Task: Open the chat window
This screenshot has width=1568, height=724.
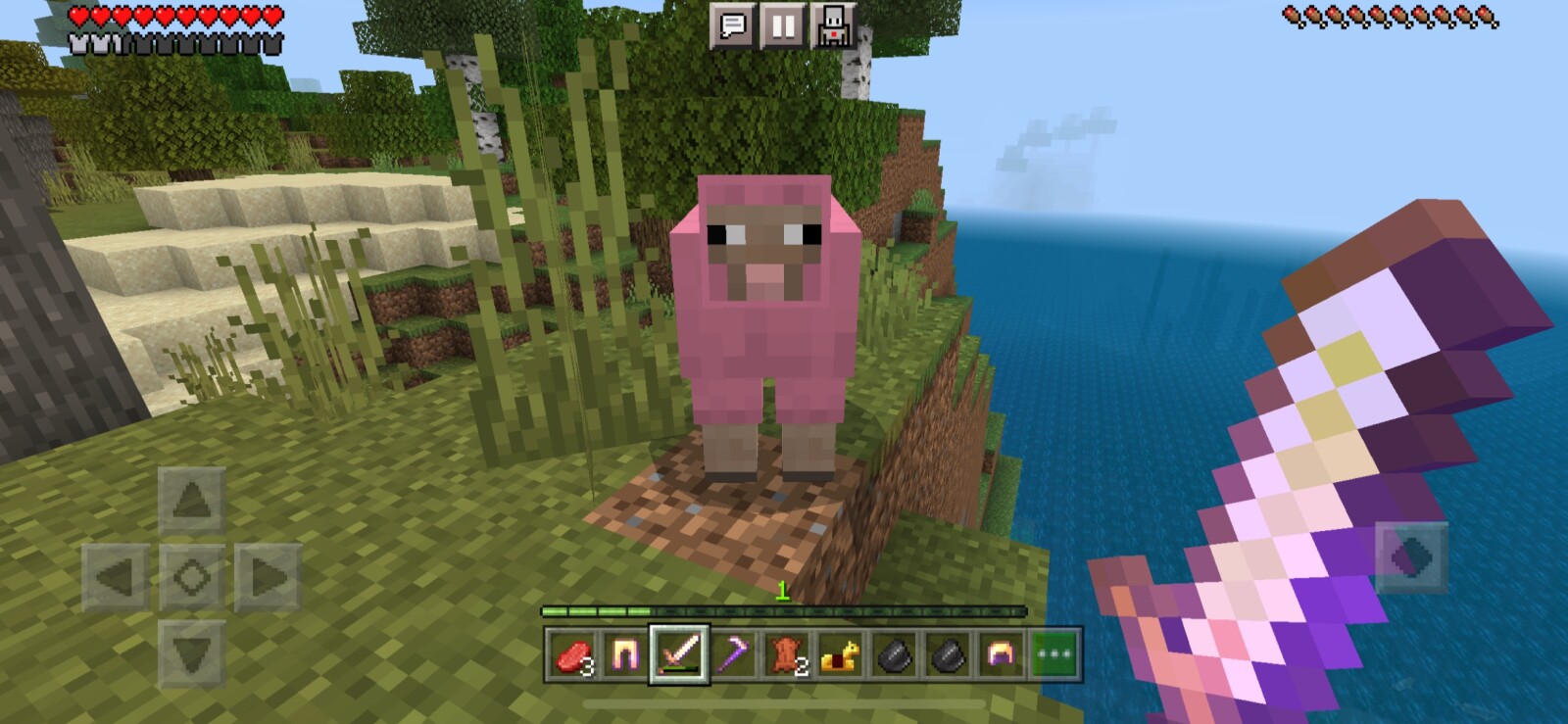Action: click(733, 25)
